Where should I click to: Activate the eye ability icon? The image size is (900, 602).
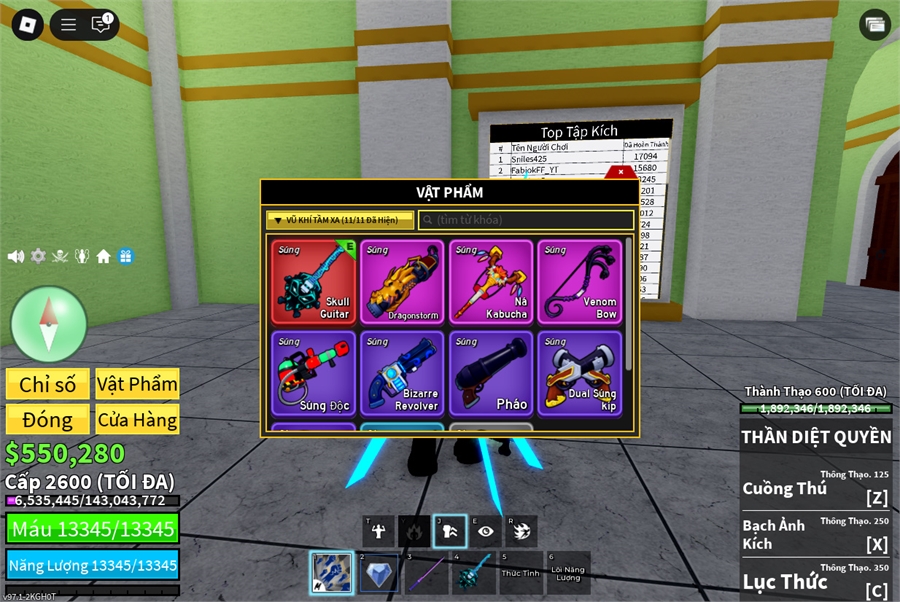[x=486, y=531]
